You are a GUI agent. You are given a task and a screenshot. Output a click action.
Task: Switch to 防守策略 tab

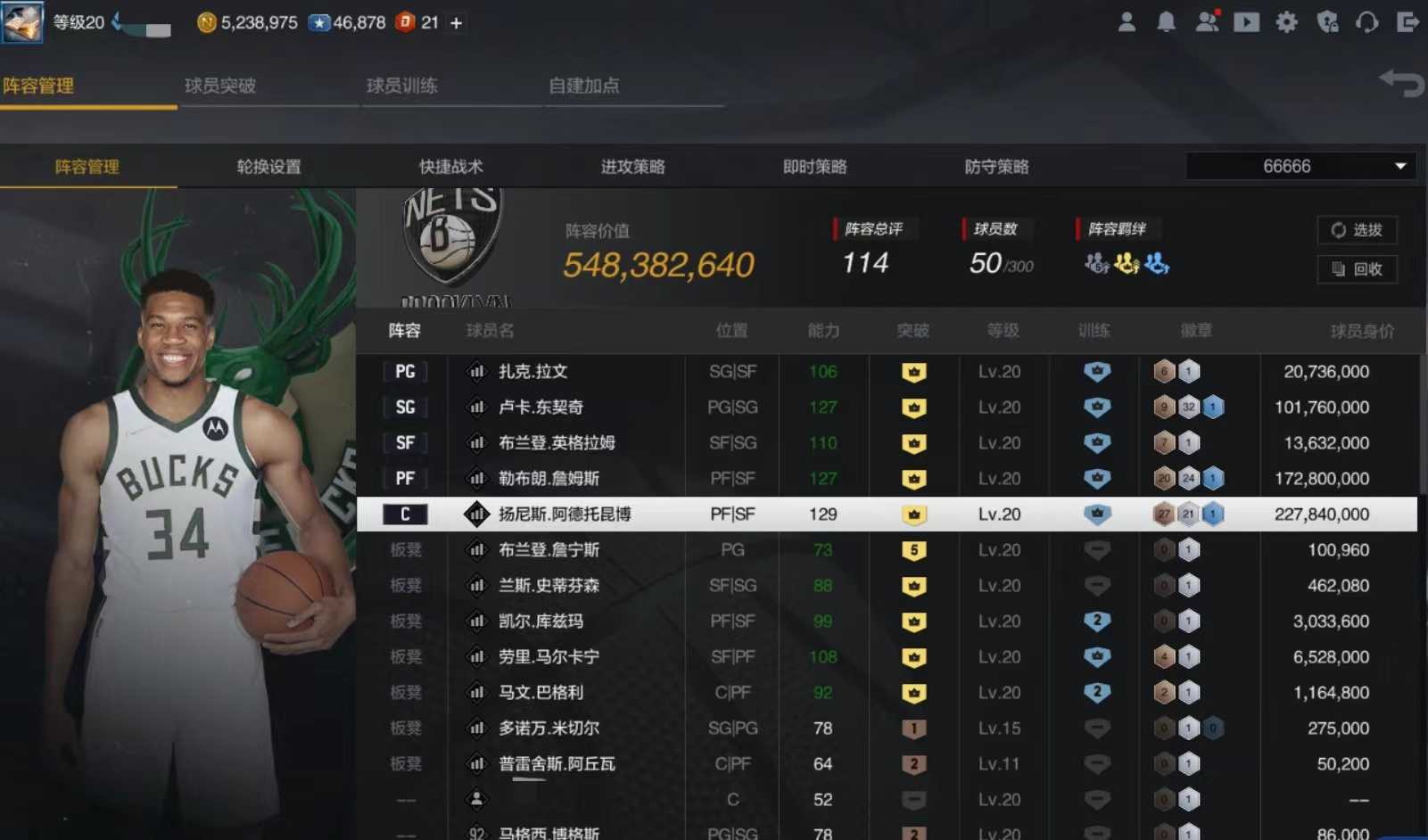pos(996,166)
